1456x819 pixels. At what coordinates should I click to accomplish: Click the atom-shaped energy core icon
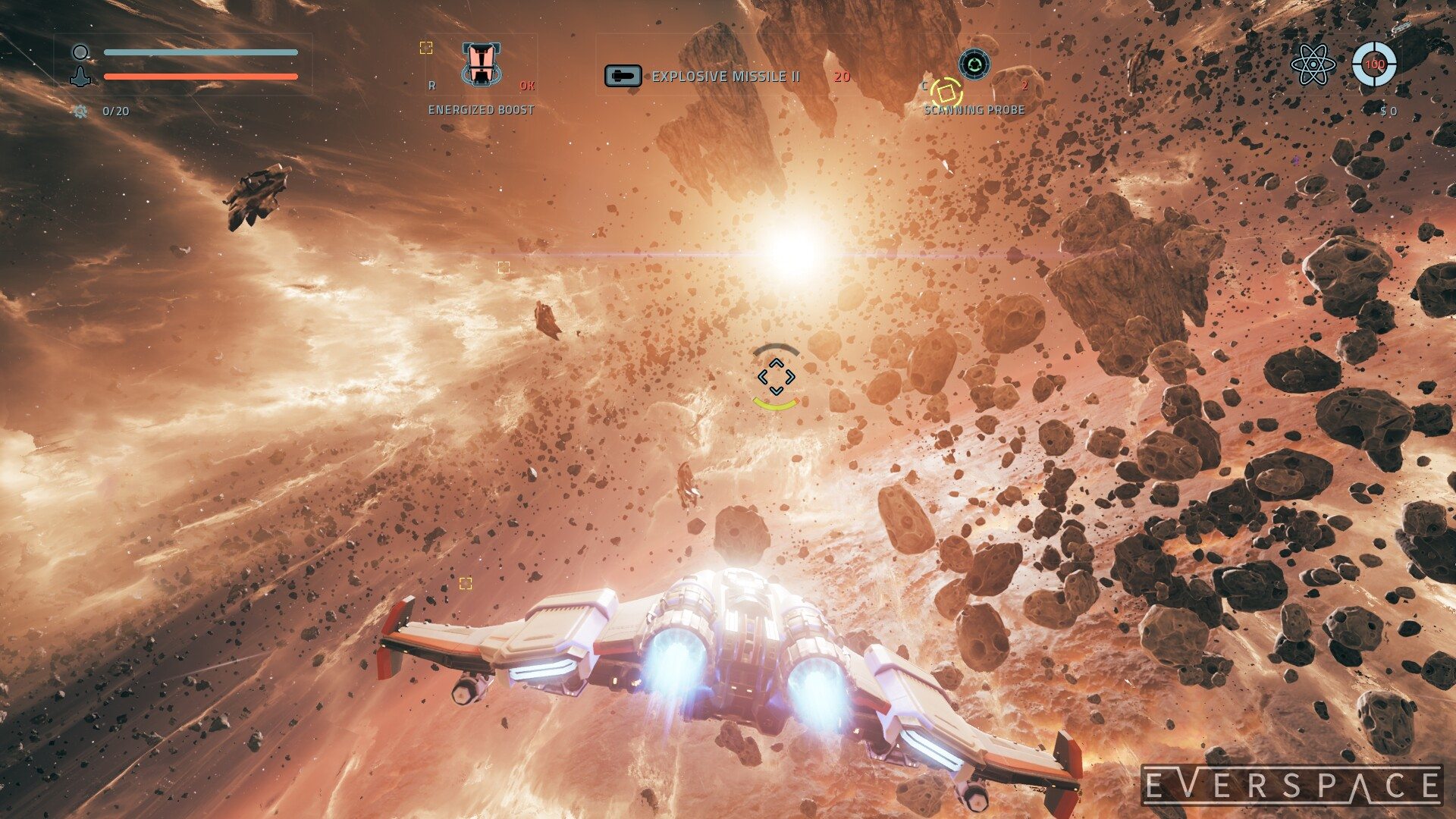[x=1313, y=64]
